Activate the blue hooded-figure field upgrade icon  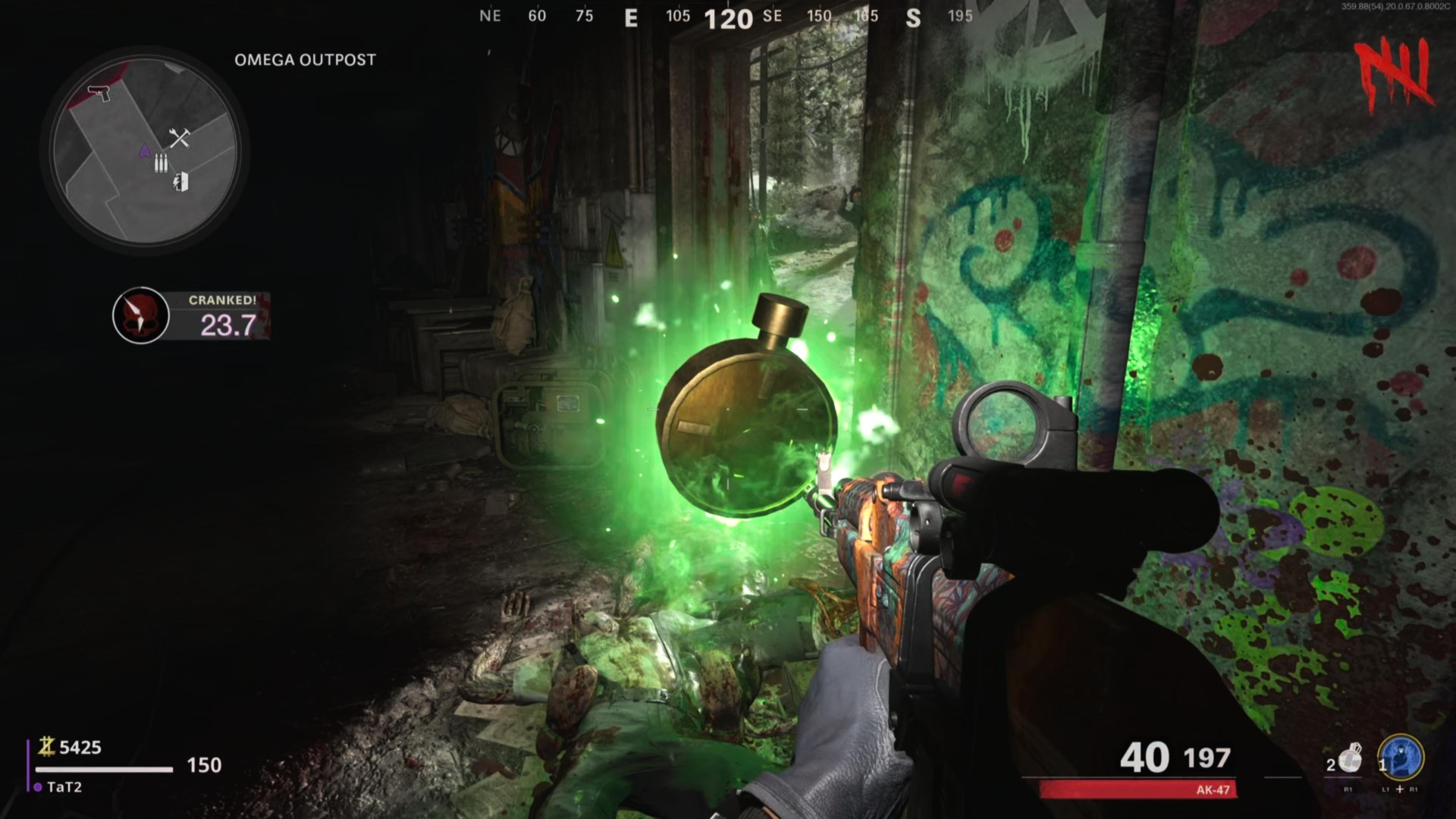1401,757
